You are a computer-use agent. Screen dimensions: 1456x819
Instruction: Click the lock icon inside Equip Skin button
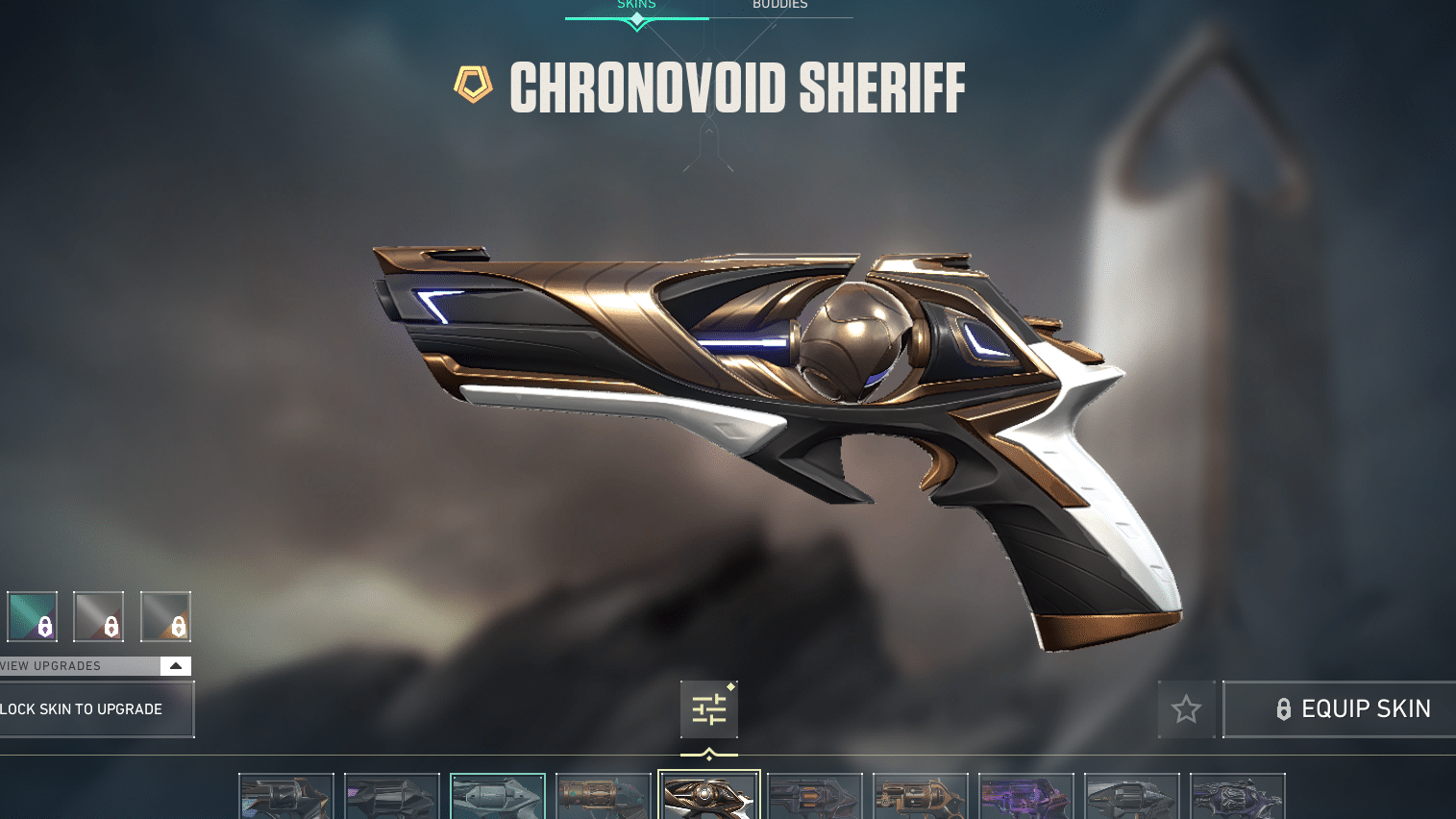[x=1285, y=709]
